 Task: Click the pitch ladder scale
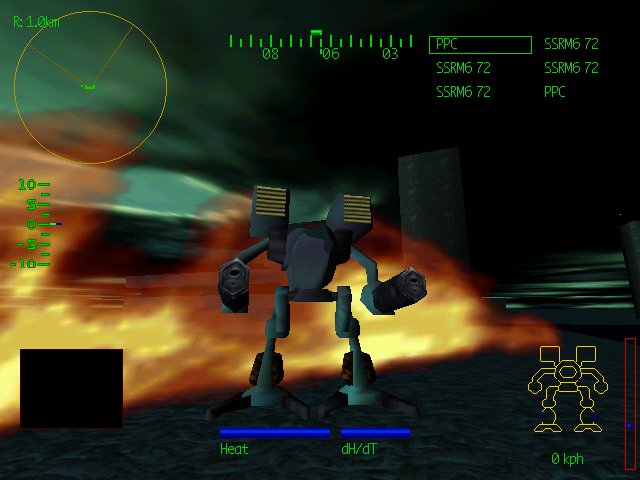coord(33,224)
